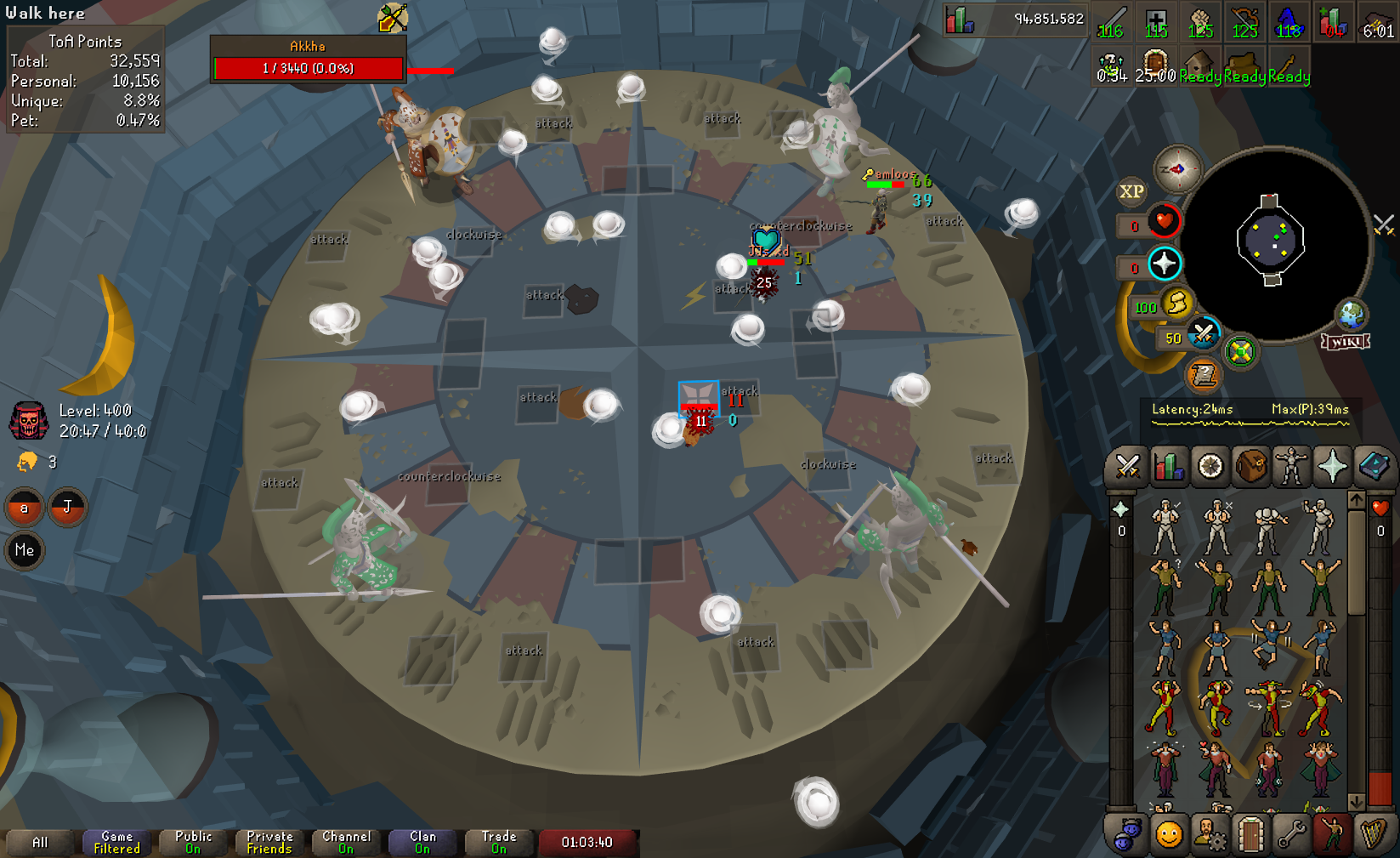Open the Combat Options tab

[1128, 466]
